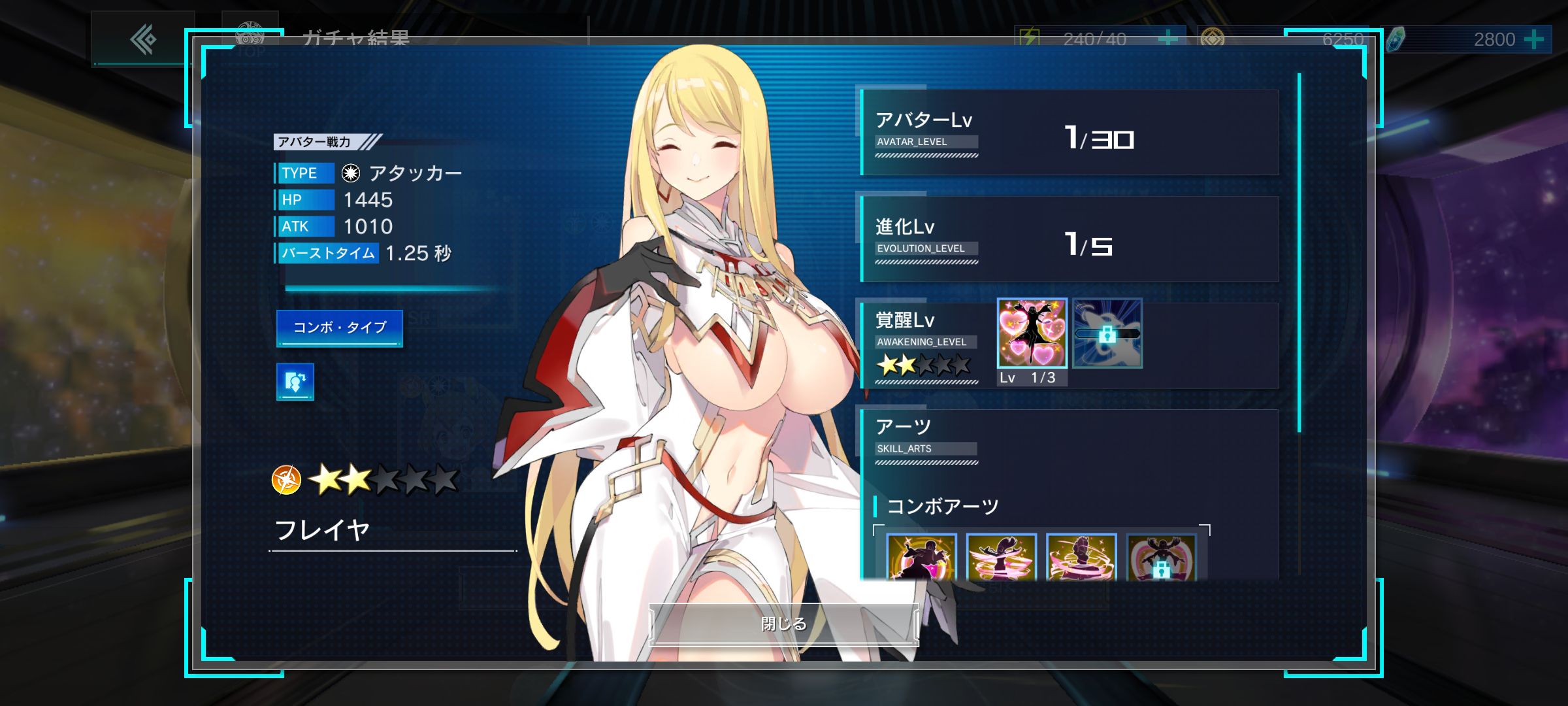The image size is (1568, 706).
Task: Open the コンボ・タイプ combo type info
Action: pyautogui.click(x=339, y=328)
